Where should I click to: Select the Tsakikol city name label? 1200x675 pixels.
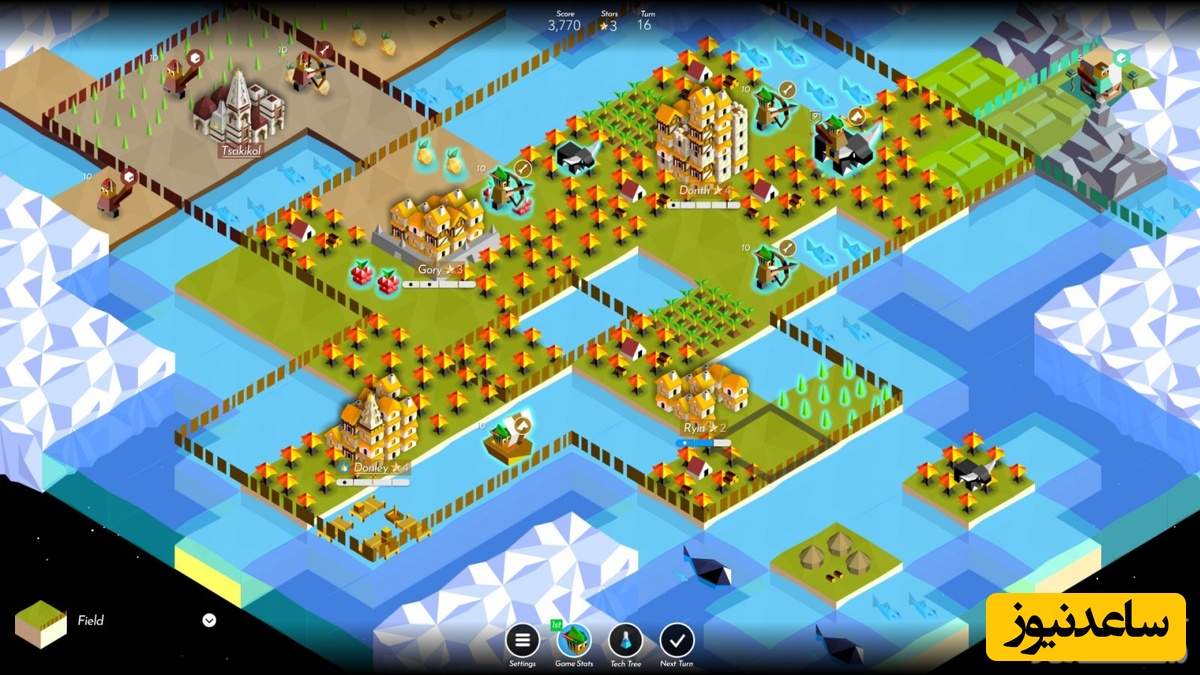[241, 151]
